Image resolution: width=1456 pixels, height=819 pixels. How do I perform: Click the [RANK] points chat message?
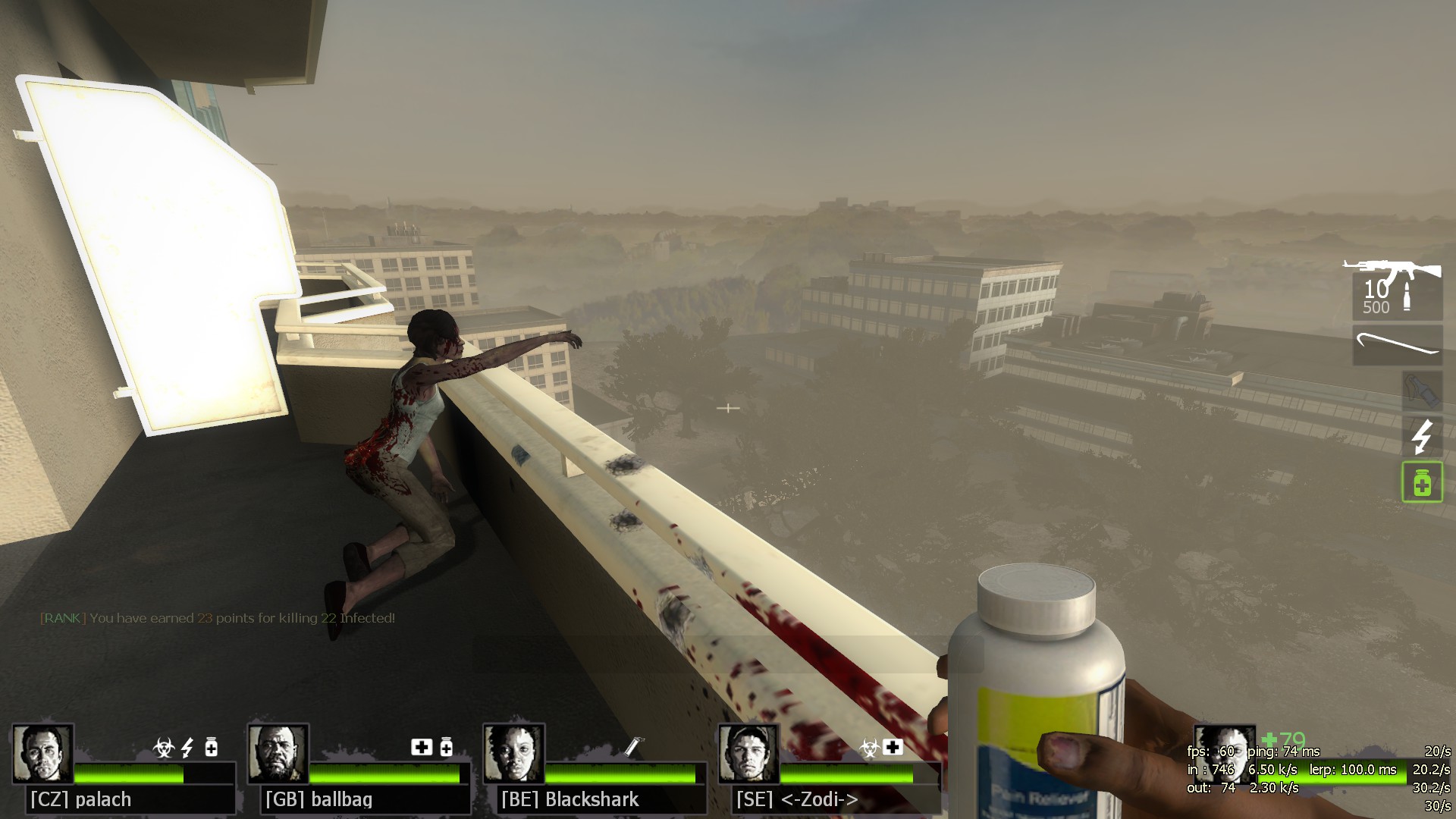[x=218, y=618]
